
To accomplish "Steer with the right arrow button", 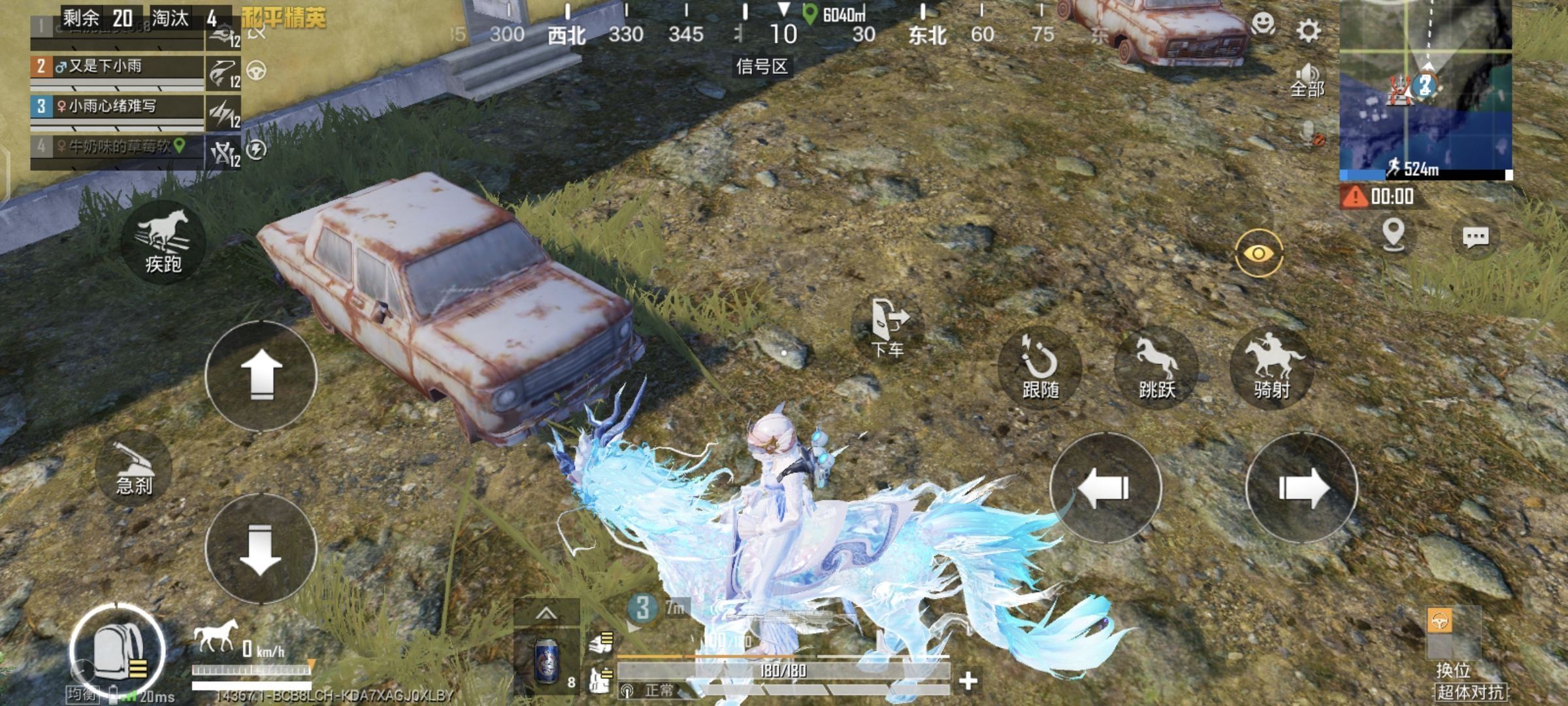I will point(1301,488).
